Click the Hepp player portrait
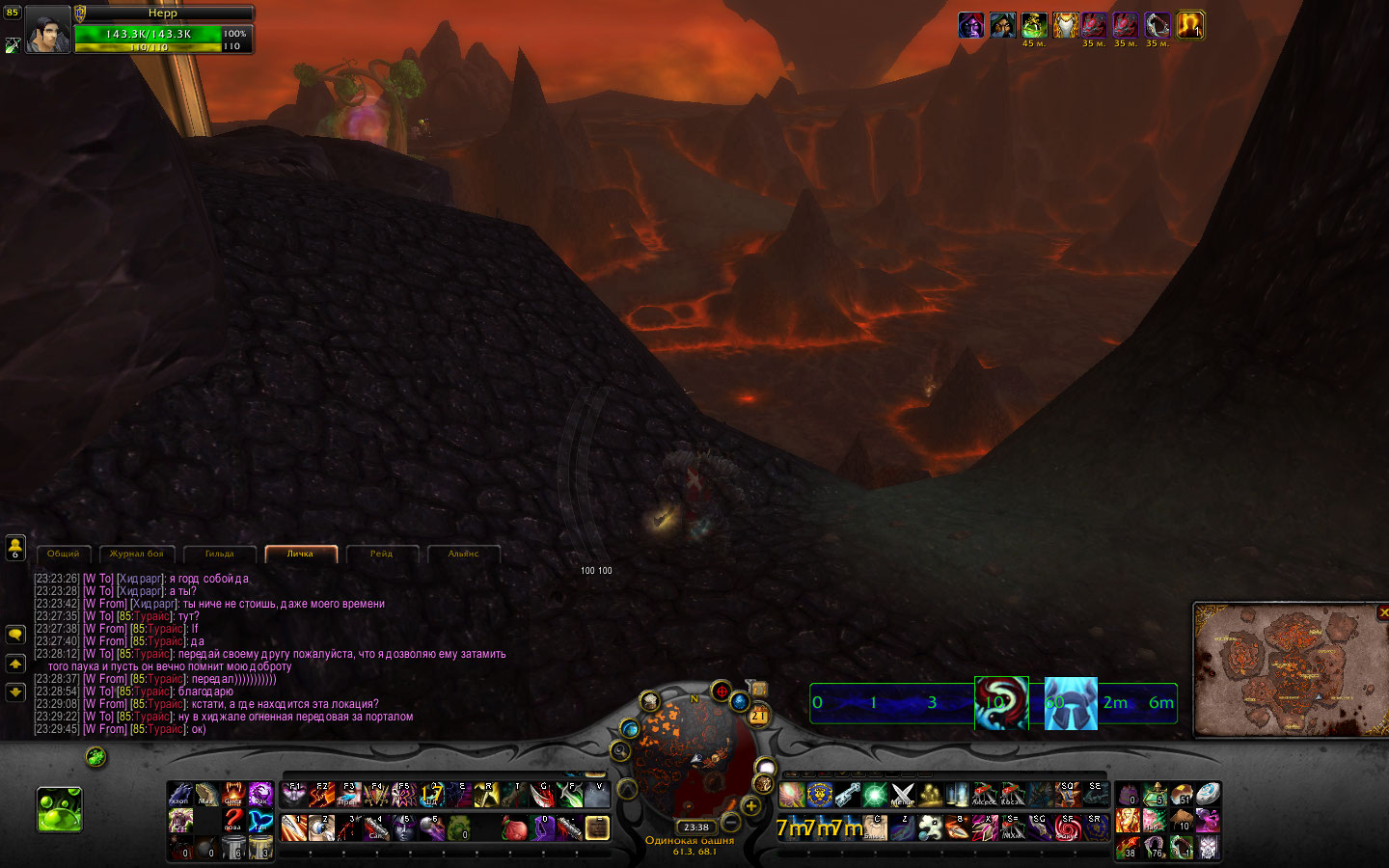Image resolution: width=1389 pixels, height=868 pixels. (46, 30)
